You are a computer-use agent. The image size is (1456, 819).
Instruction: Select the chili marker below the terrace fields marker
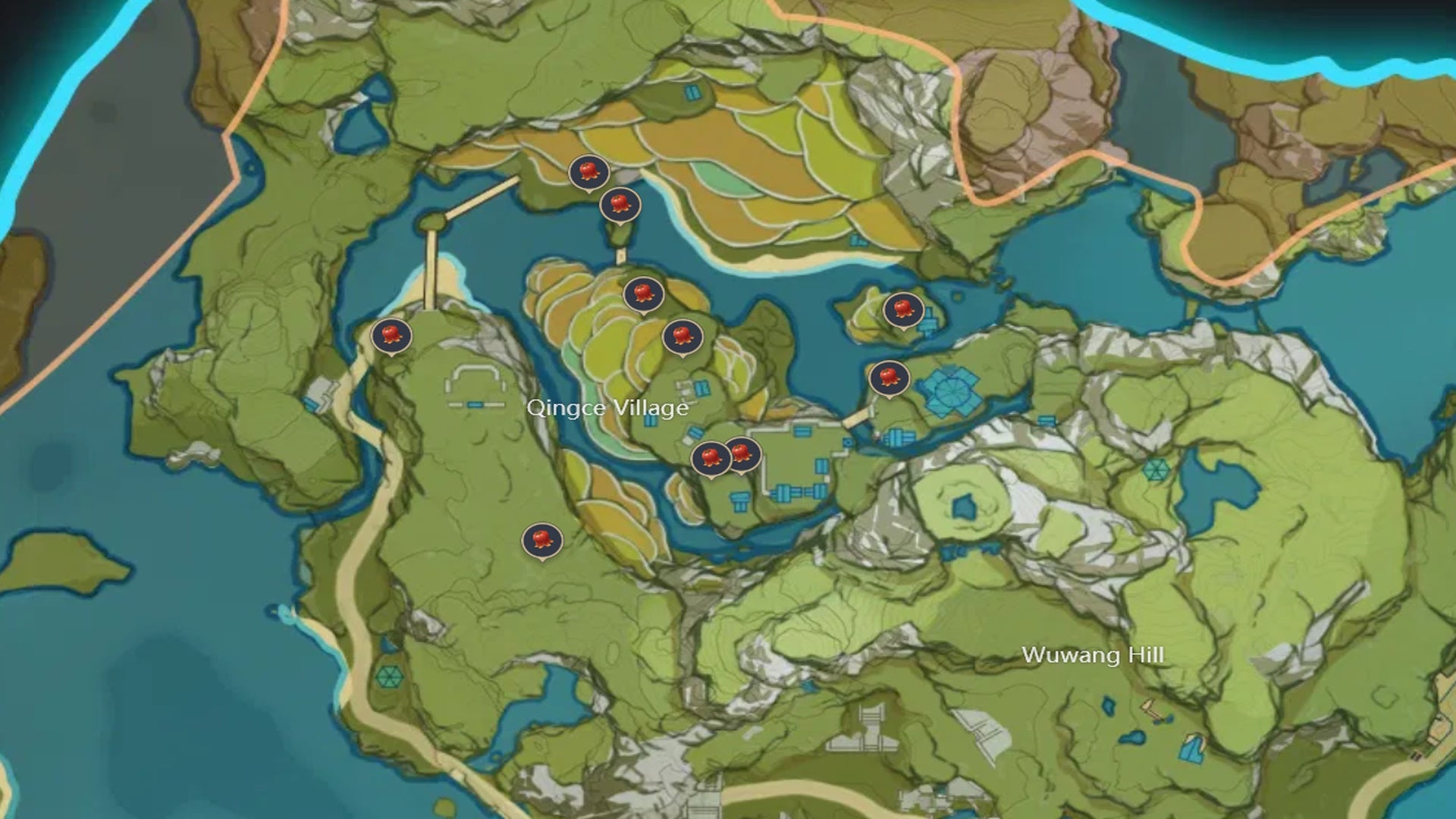tap(683, 334)
